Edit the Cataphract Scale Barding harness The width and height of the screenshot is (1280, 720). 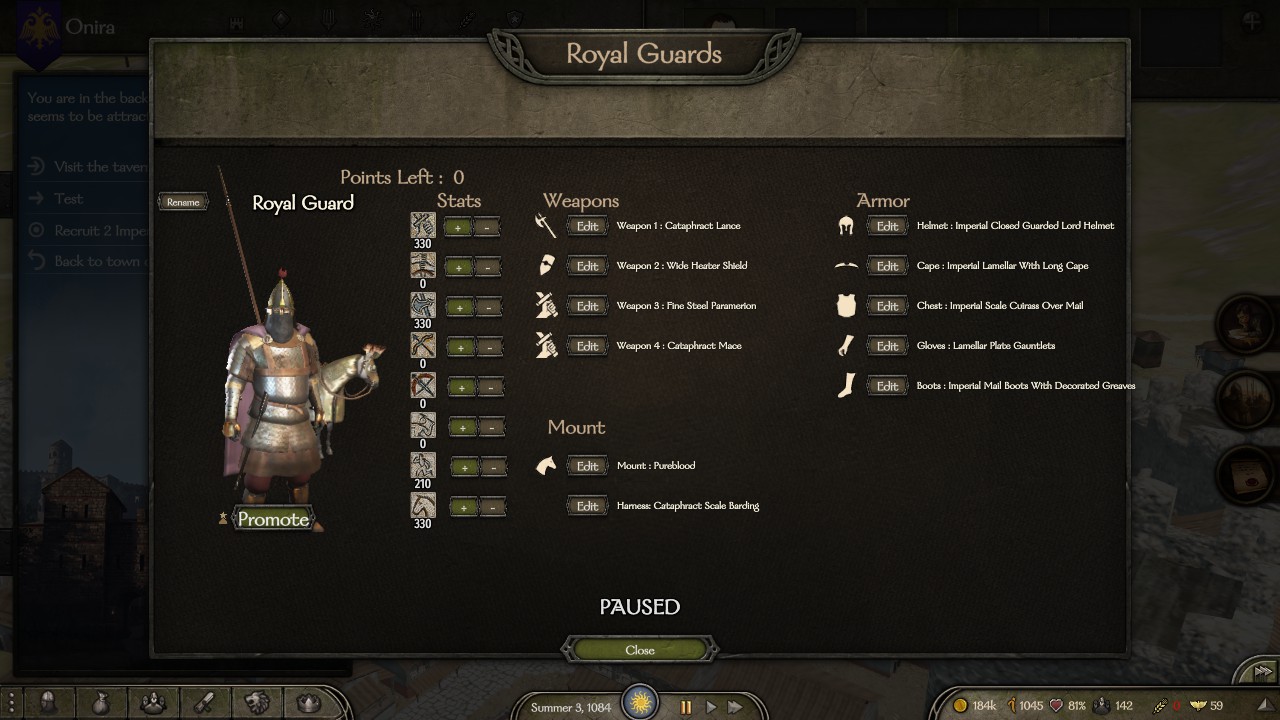587,506
